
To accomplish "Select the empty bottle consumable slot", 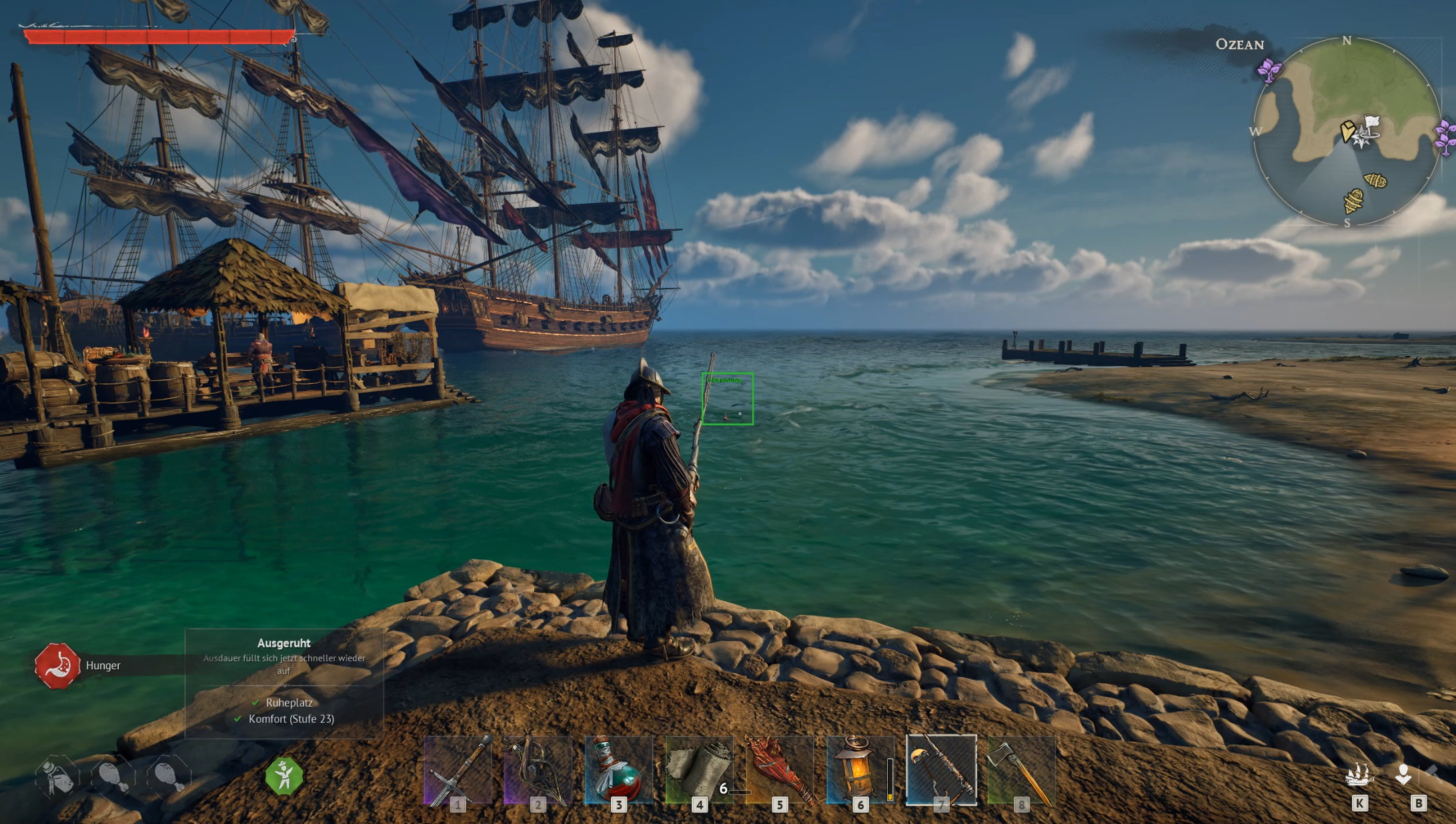I will click(x=58, y=776).
